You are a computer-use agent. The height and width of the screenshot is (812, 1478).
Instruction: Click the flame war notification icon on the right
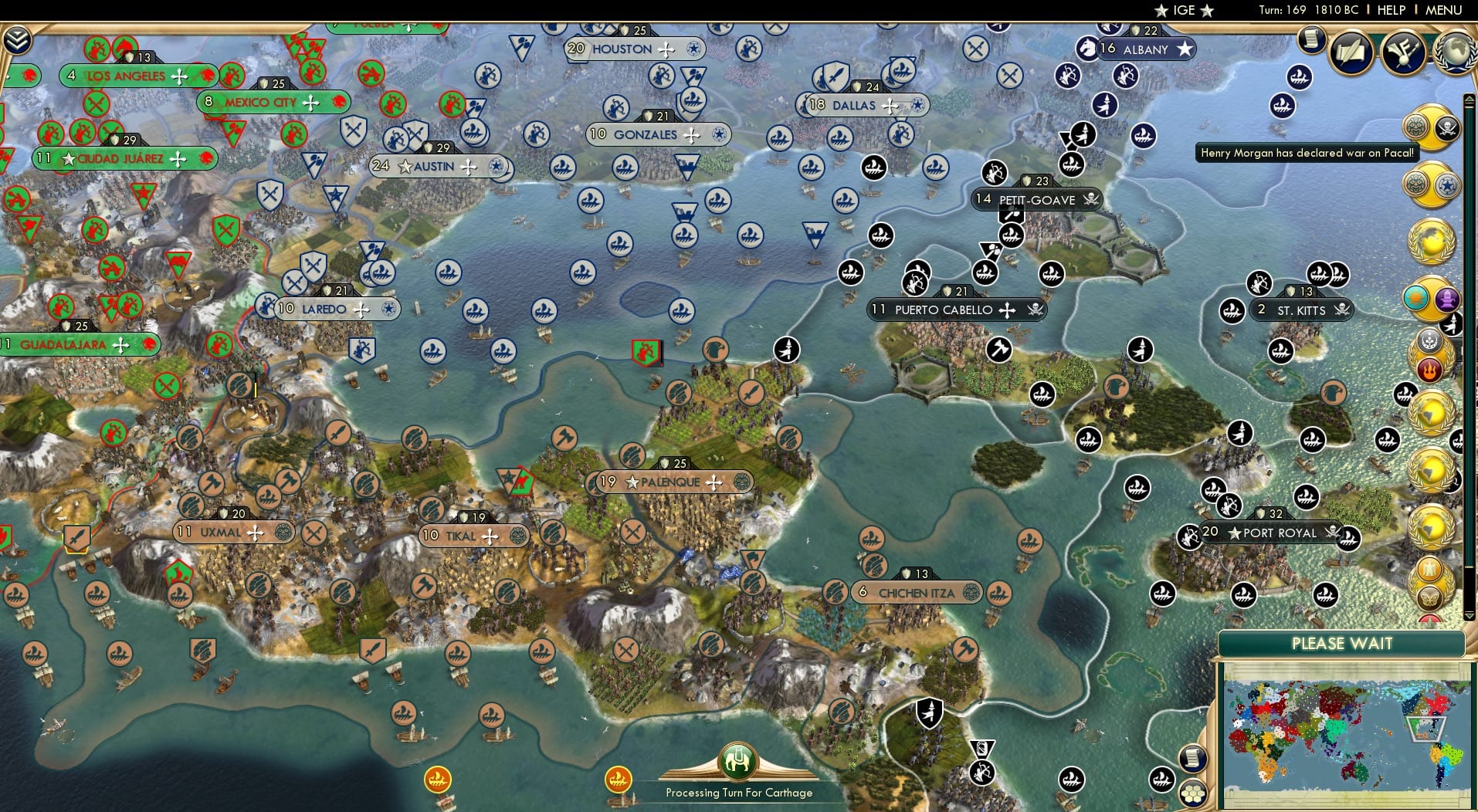point(1431,368)
